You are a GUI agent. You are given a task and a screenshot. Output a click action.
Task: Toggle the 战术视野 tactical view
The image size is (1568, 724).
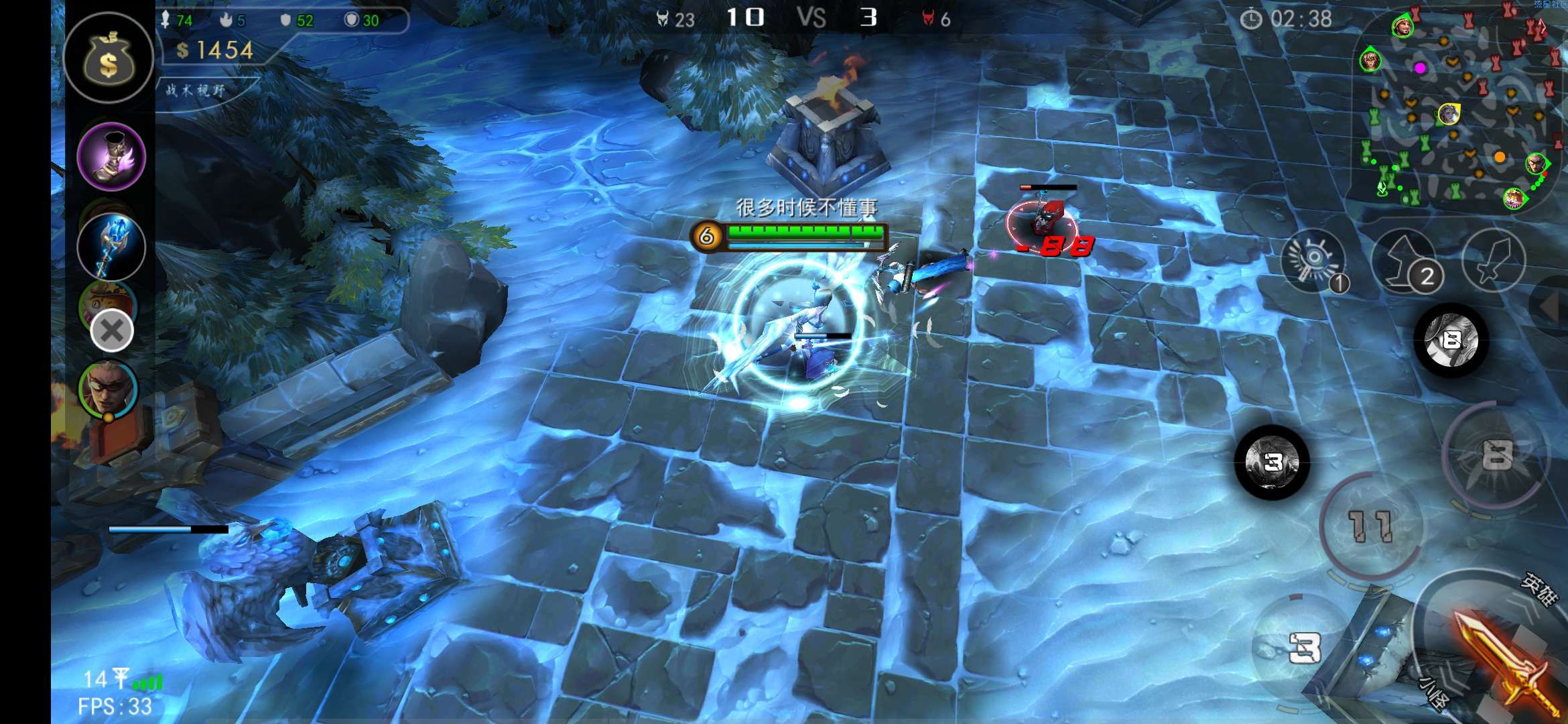pyautogui.click(x=197, y=90)
